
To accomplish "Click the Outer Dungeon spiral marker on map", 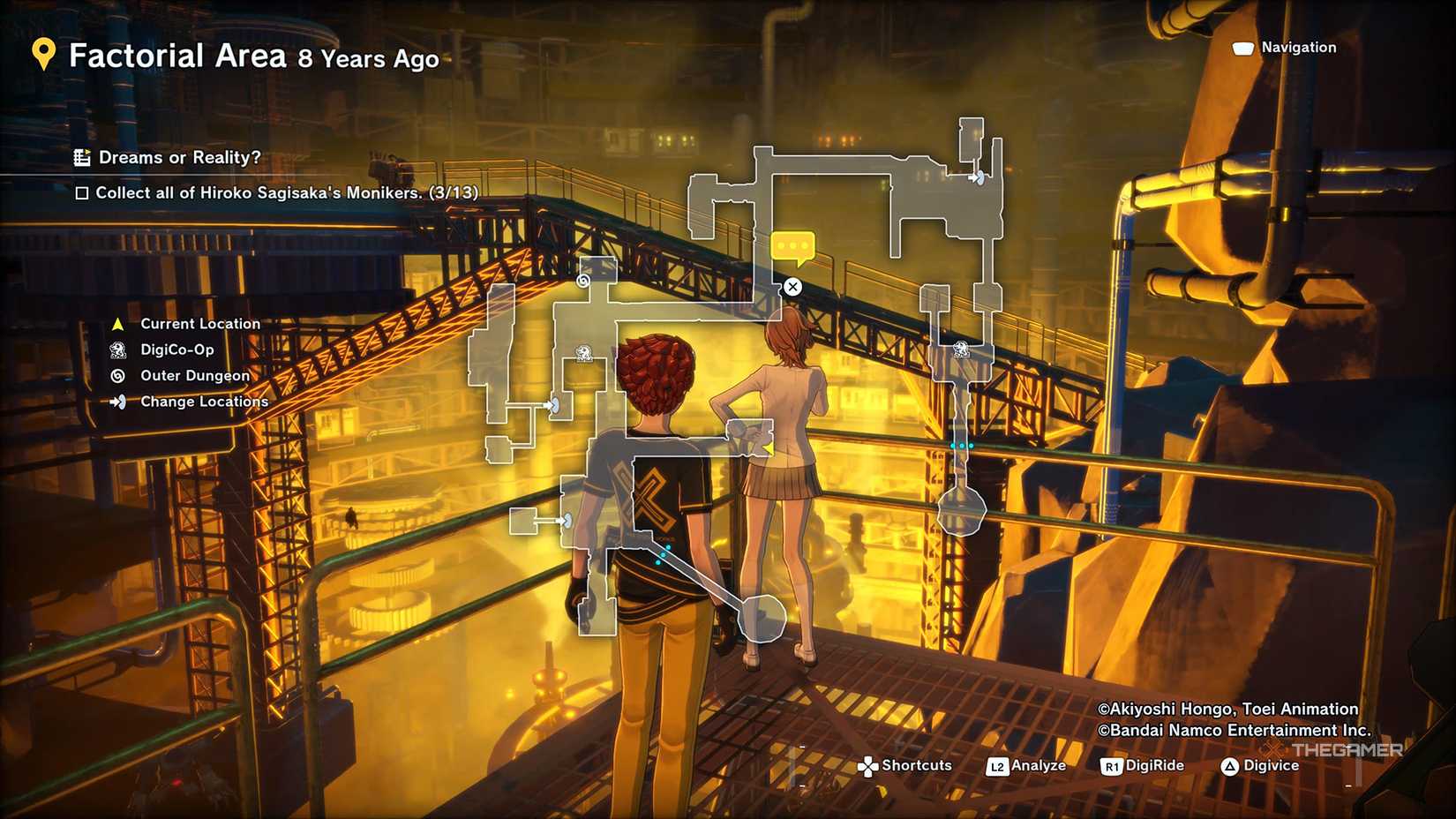I will pos(583,282).
